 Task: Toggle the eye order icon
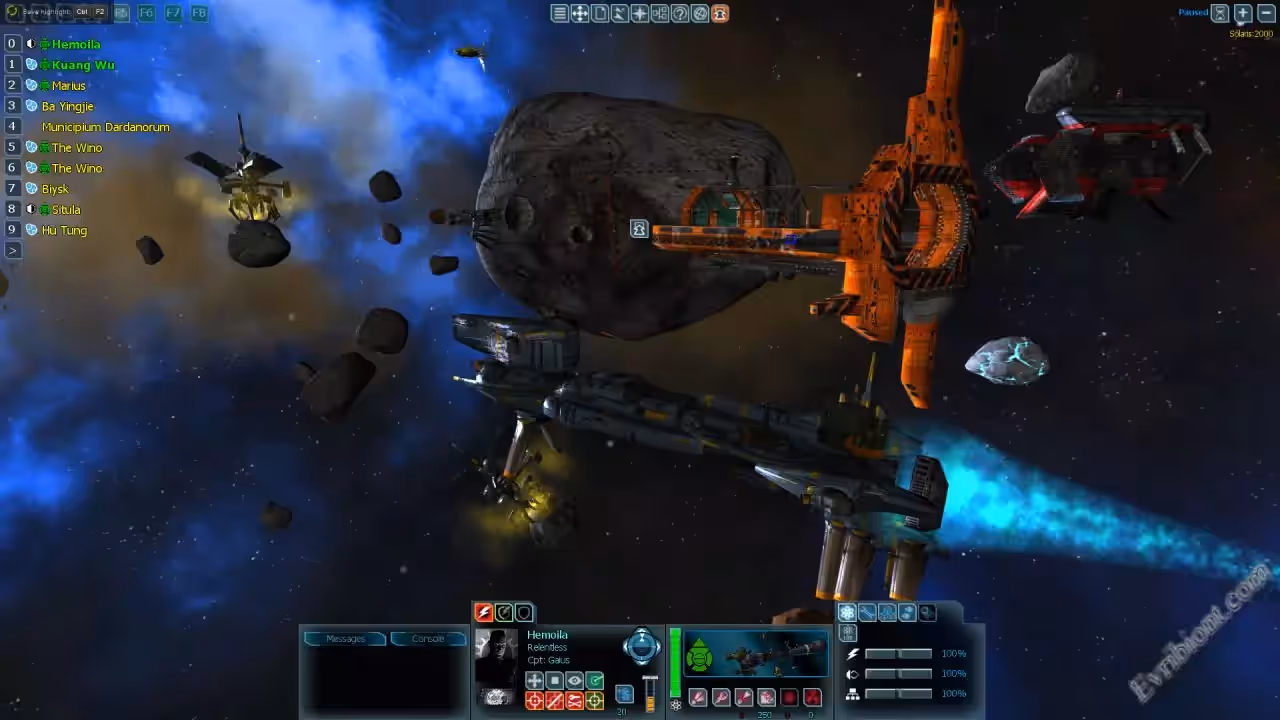575,681
